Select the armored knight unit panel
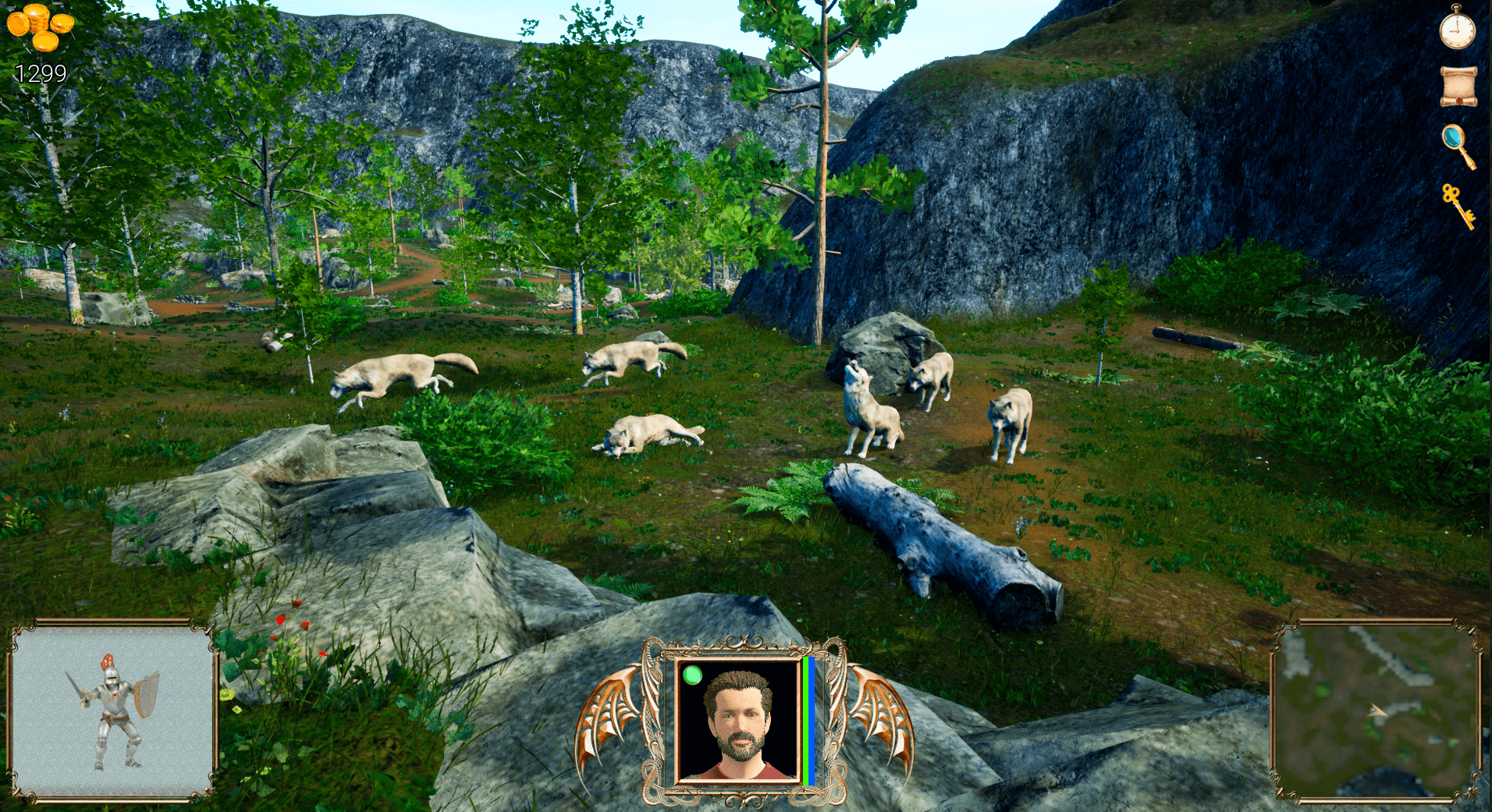 [112, 711]
